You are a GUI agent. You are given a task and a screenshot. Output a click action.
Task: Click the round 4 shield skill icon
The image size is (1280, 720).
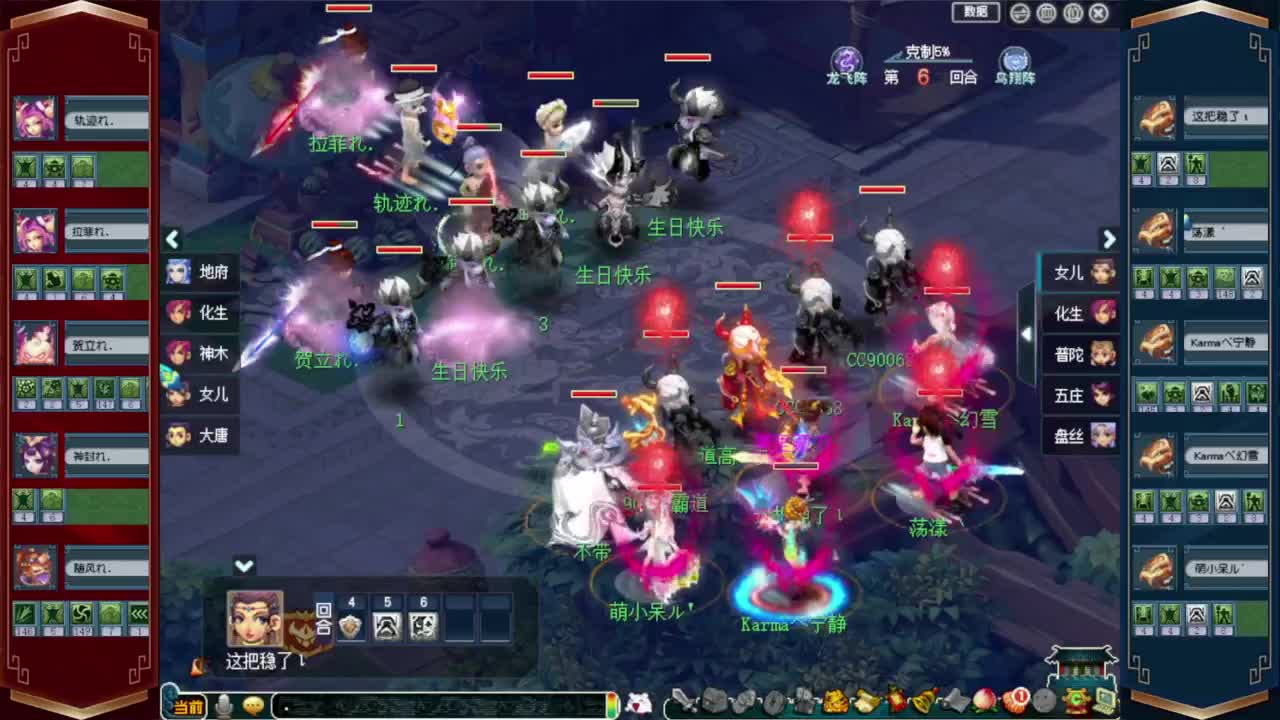(x=350, y=626)
